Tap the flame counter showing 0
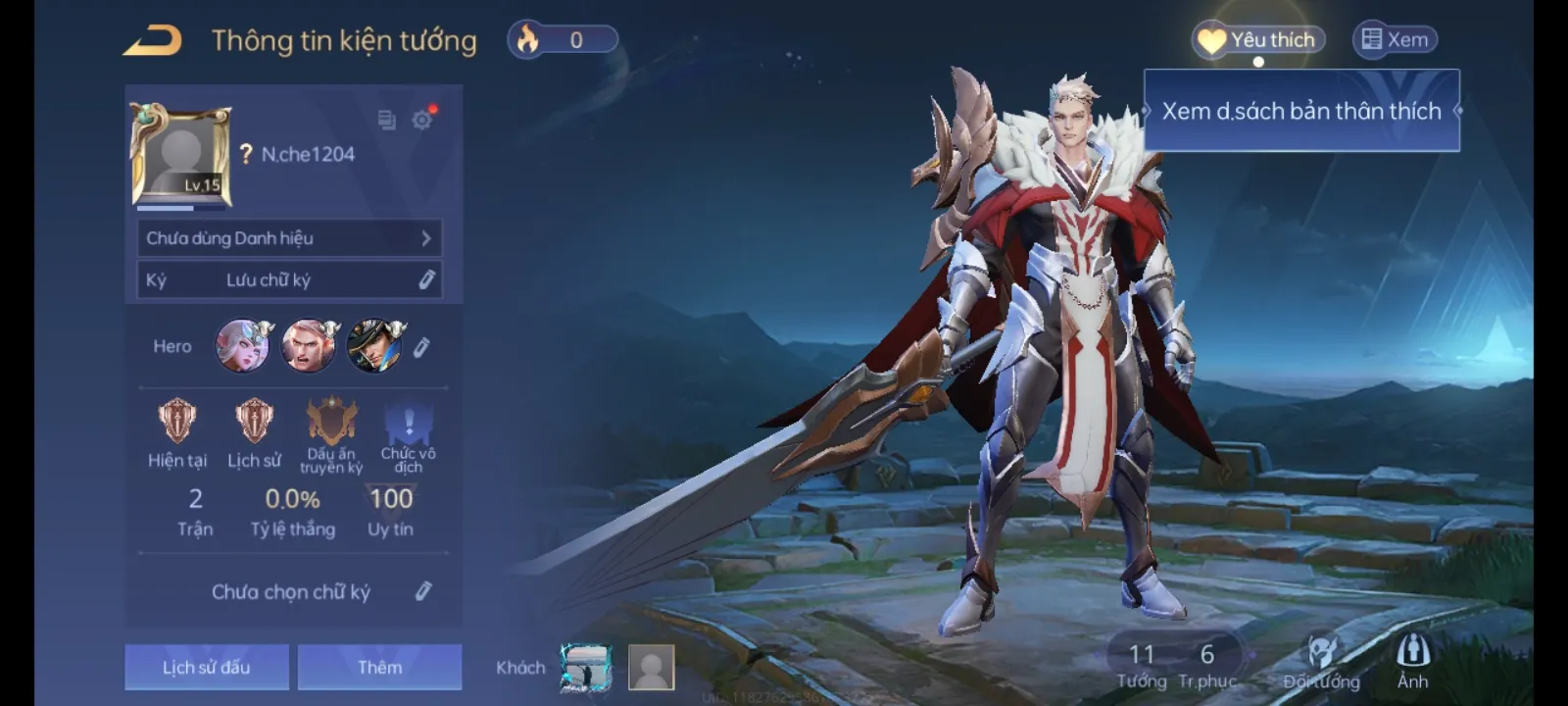This screenshot has width=1568, height=706. (563, 39)
